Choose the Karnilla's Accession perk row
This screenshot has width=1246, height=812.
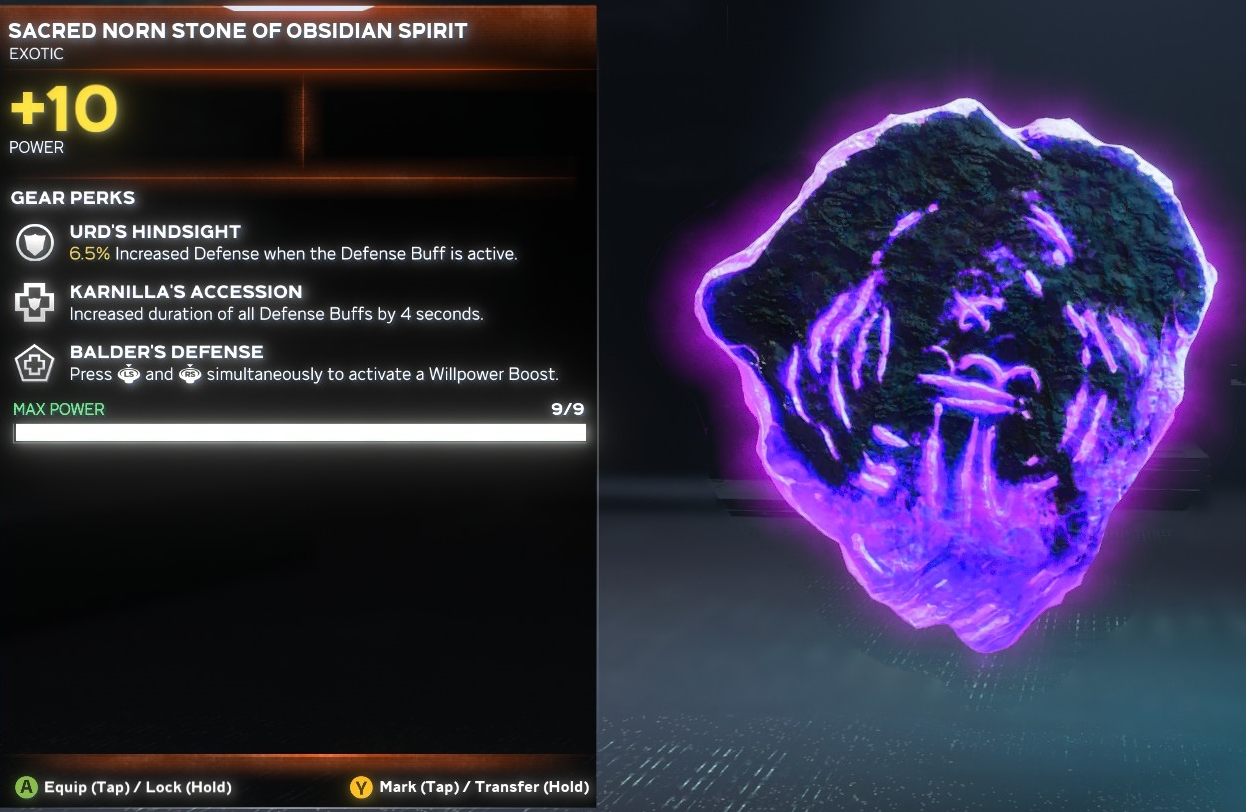(185, 292)
